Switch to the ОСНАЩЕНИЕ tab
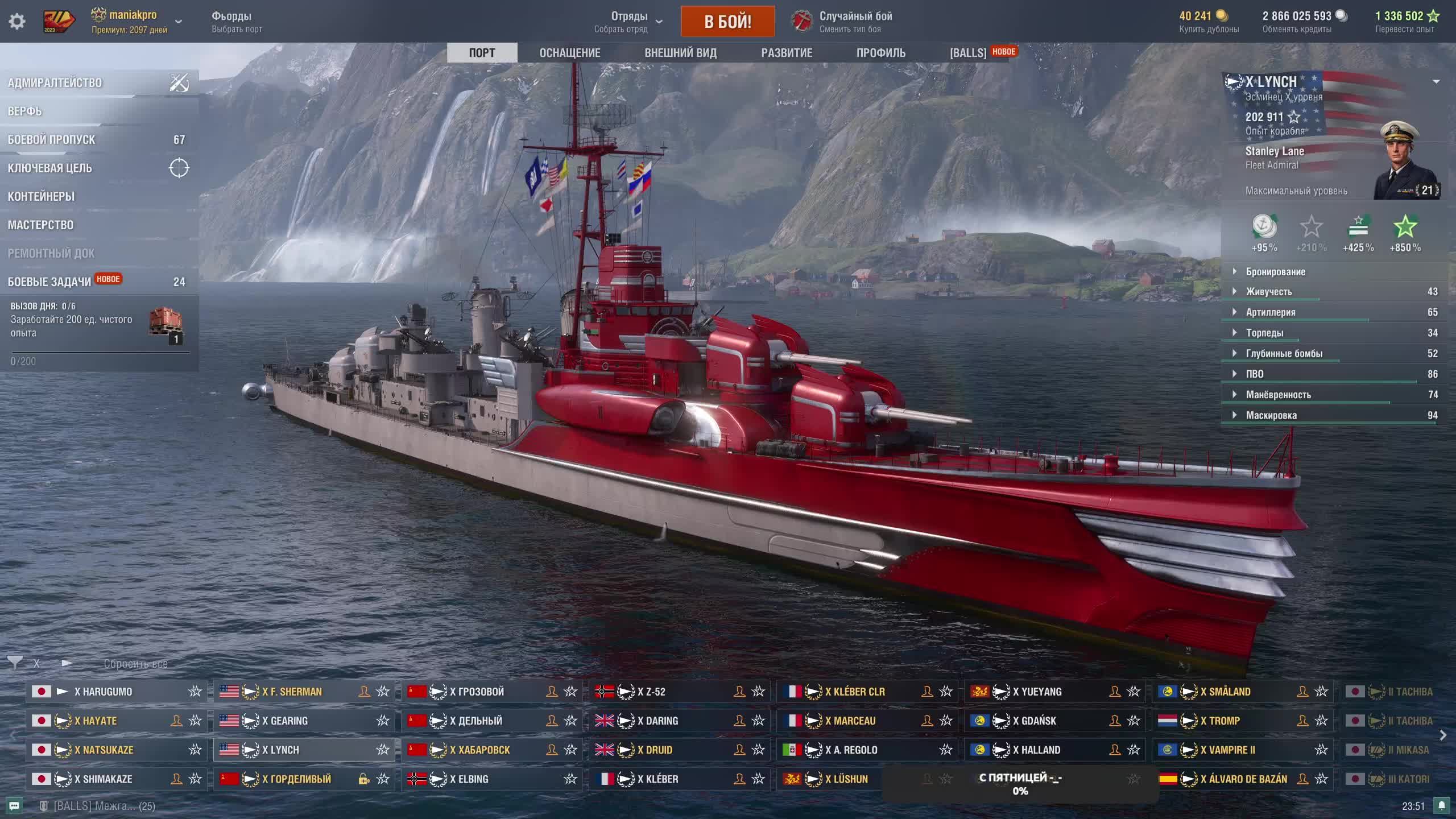The image size is (1456, 819). coord(569,53)
